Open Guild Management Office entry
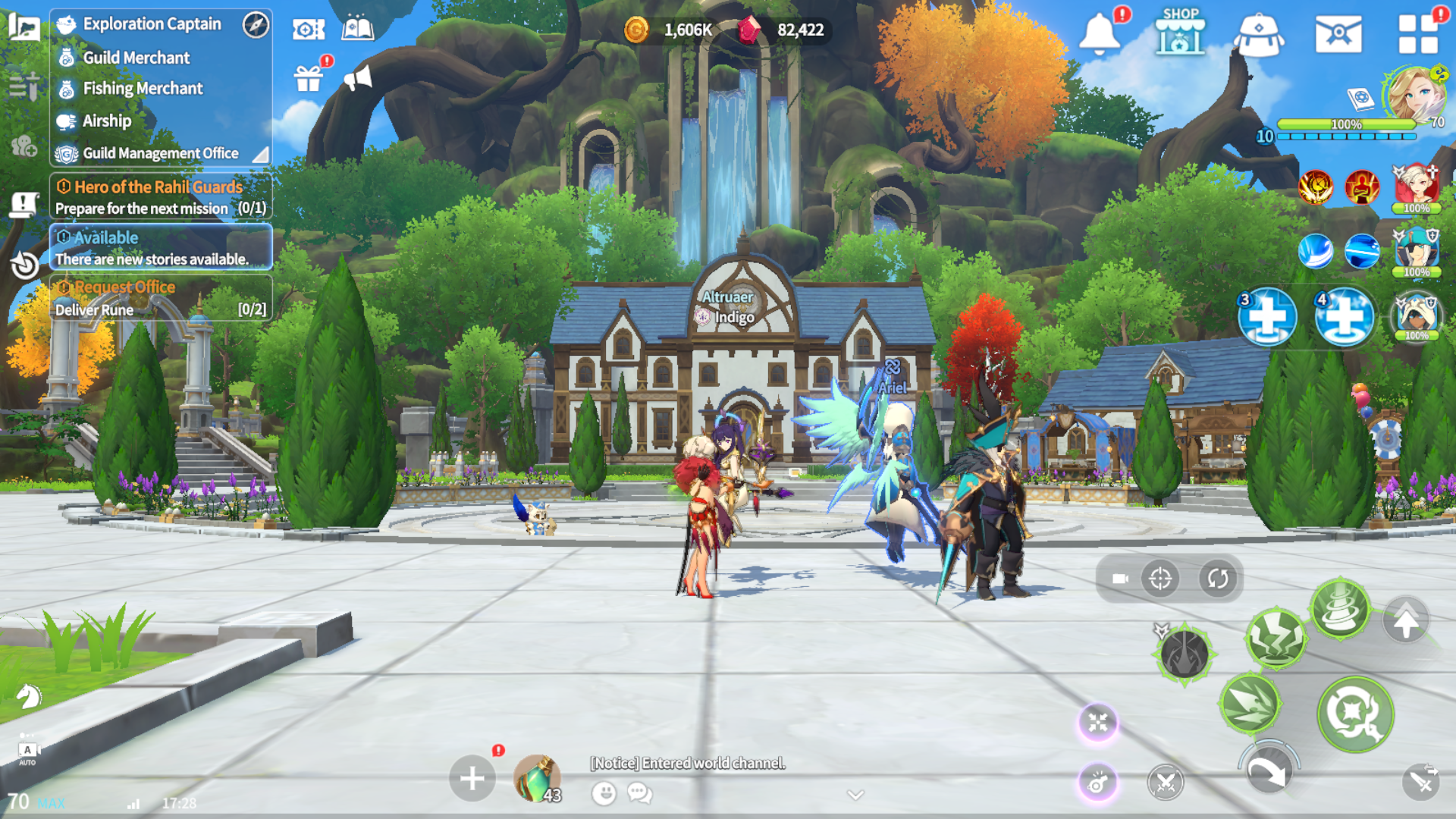Screen dimensions: 1456x819 (160, 153)
